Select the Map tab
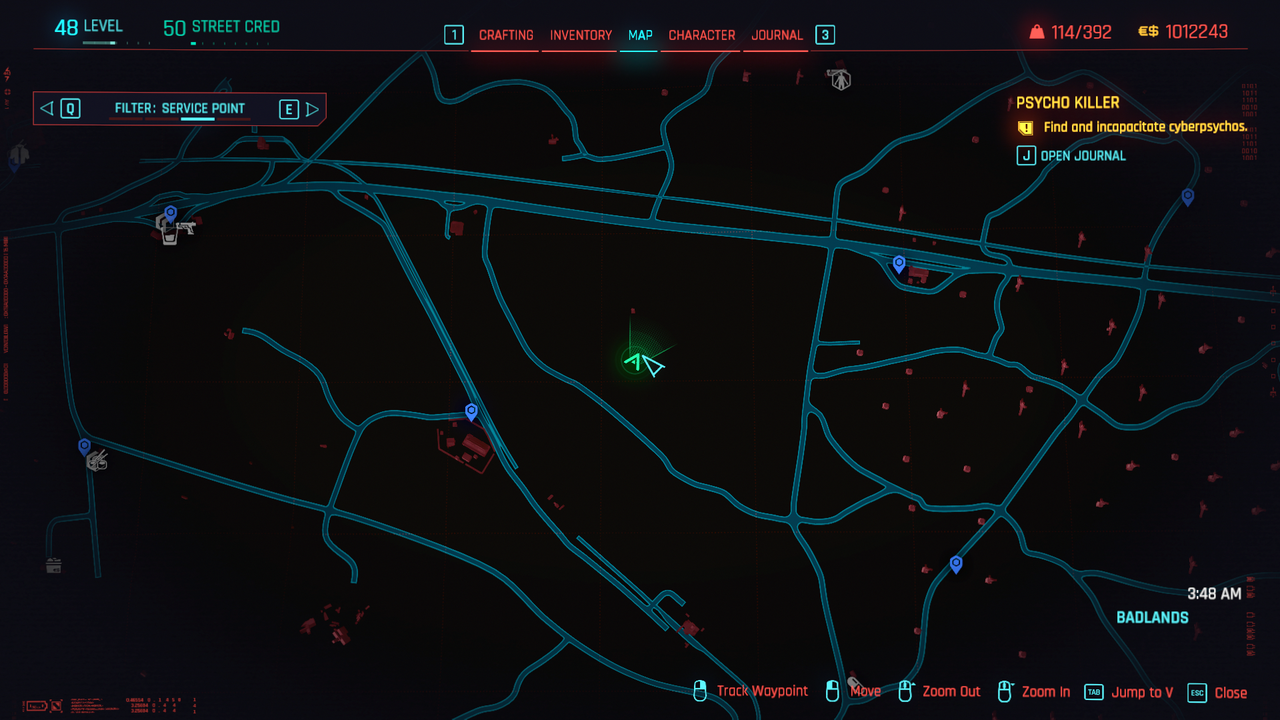Image resolution: width=1280 pixels, height=720 pixels. [x=640, y=35]
